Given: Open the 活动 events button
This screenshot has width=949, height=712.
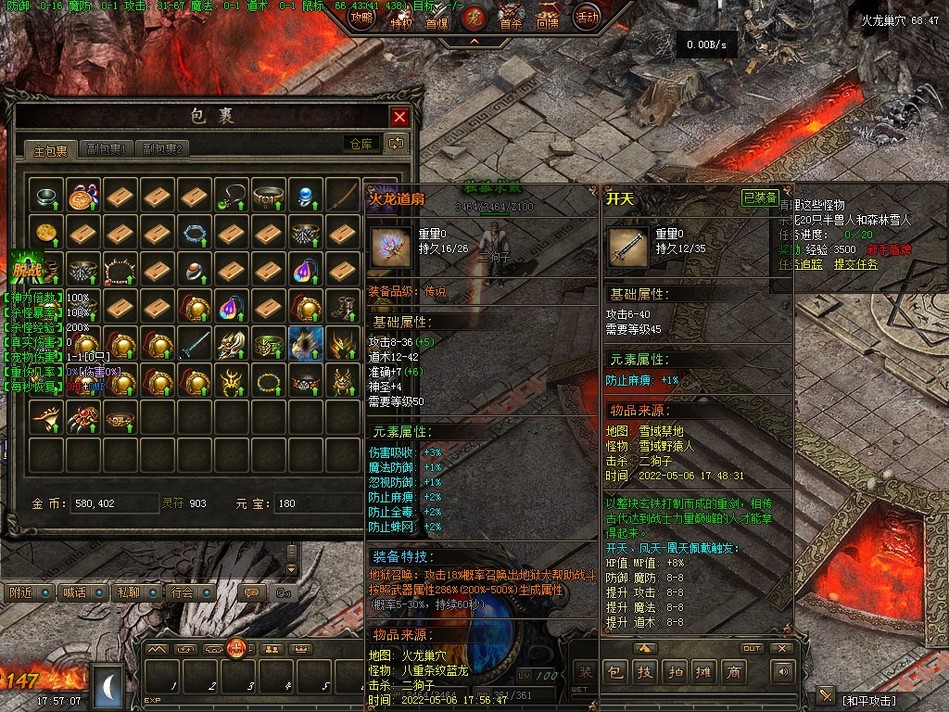Looking at the screenshot, I should click(x=586, y=17).
